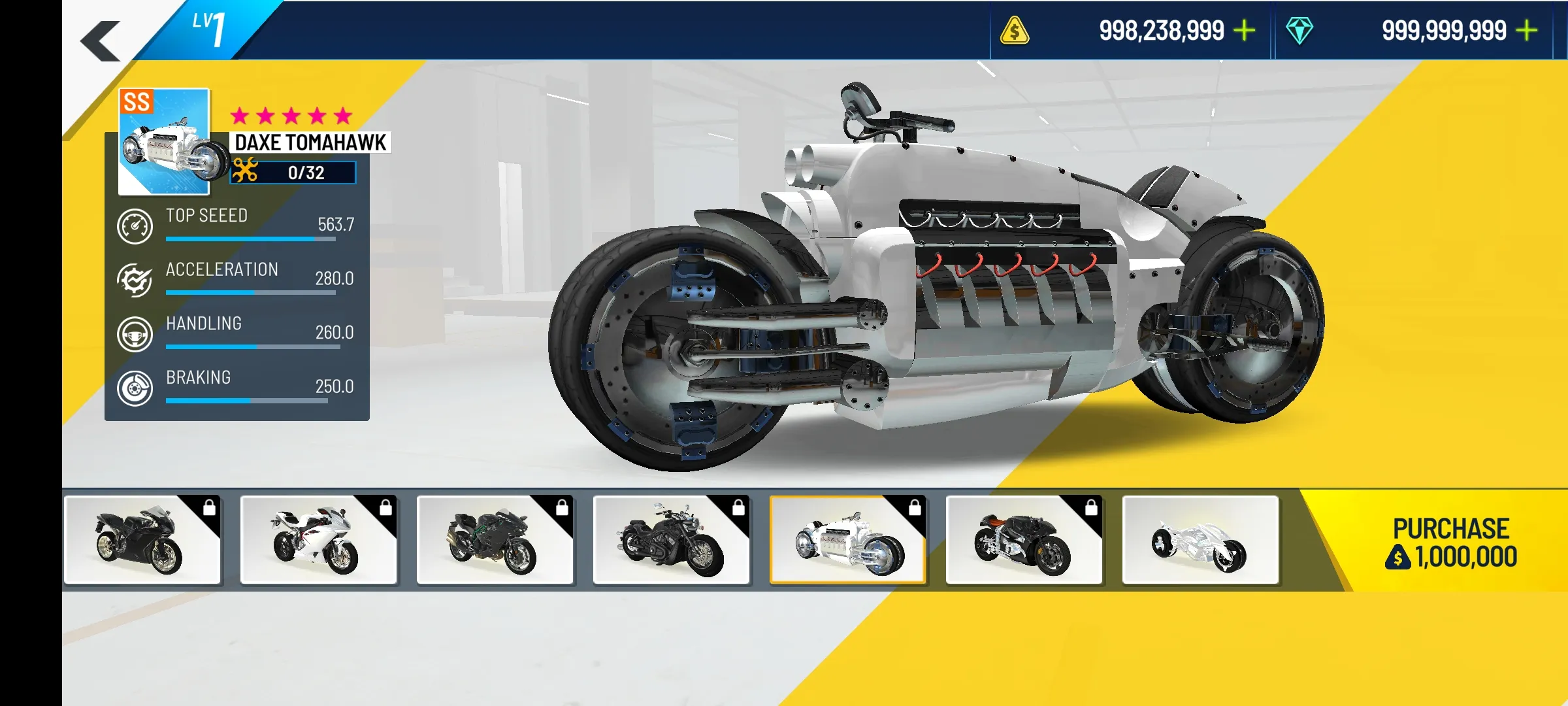The image size is (1568, 706).
Task: Pick the dark green sport bike thumbnail
Action: click(x=495, y=540)
